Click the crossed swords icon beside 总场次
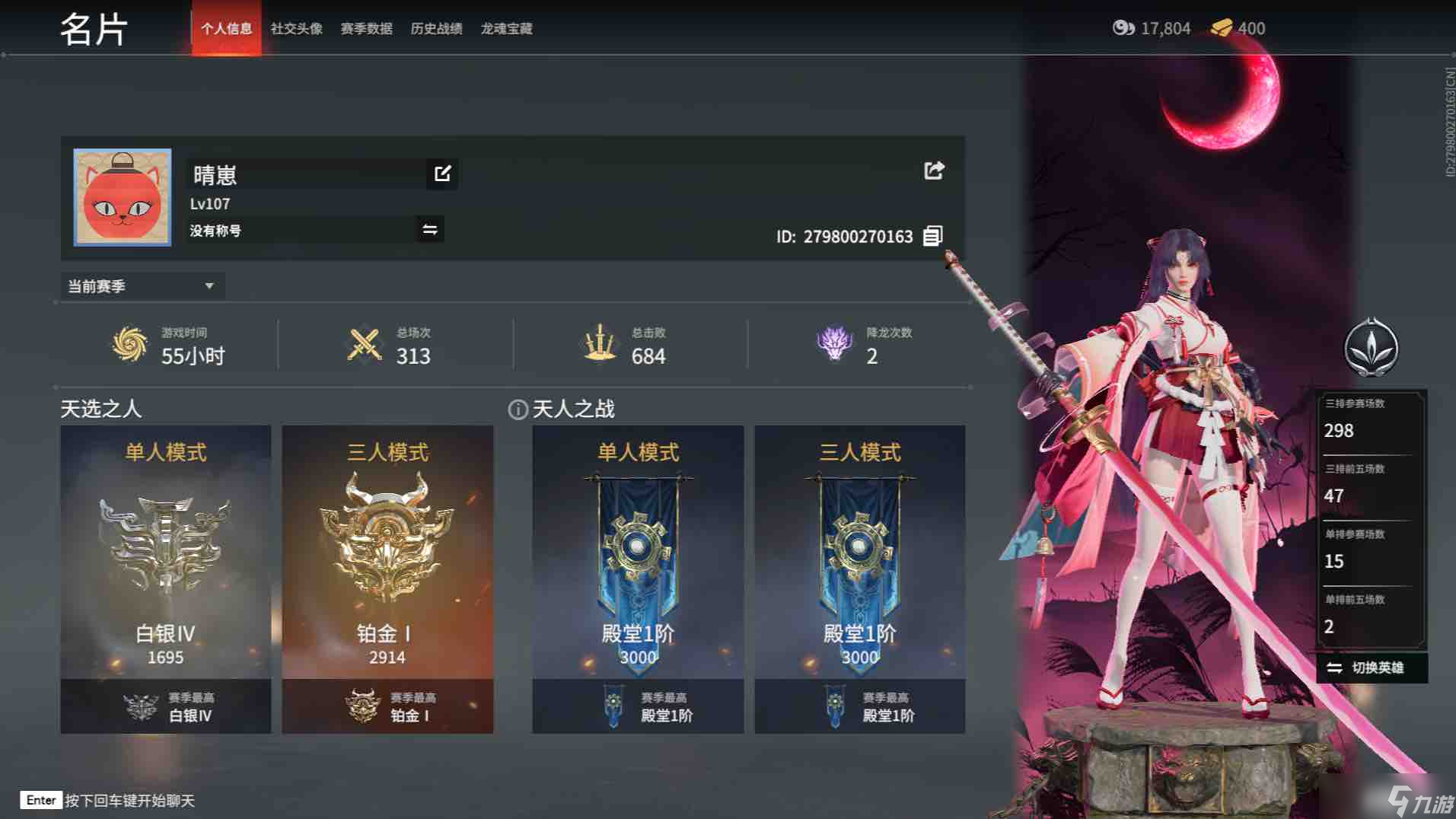The width and height of the screenshot is (1456, 819). pyautogui.click(x=362, y=344)
